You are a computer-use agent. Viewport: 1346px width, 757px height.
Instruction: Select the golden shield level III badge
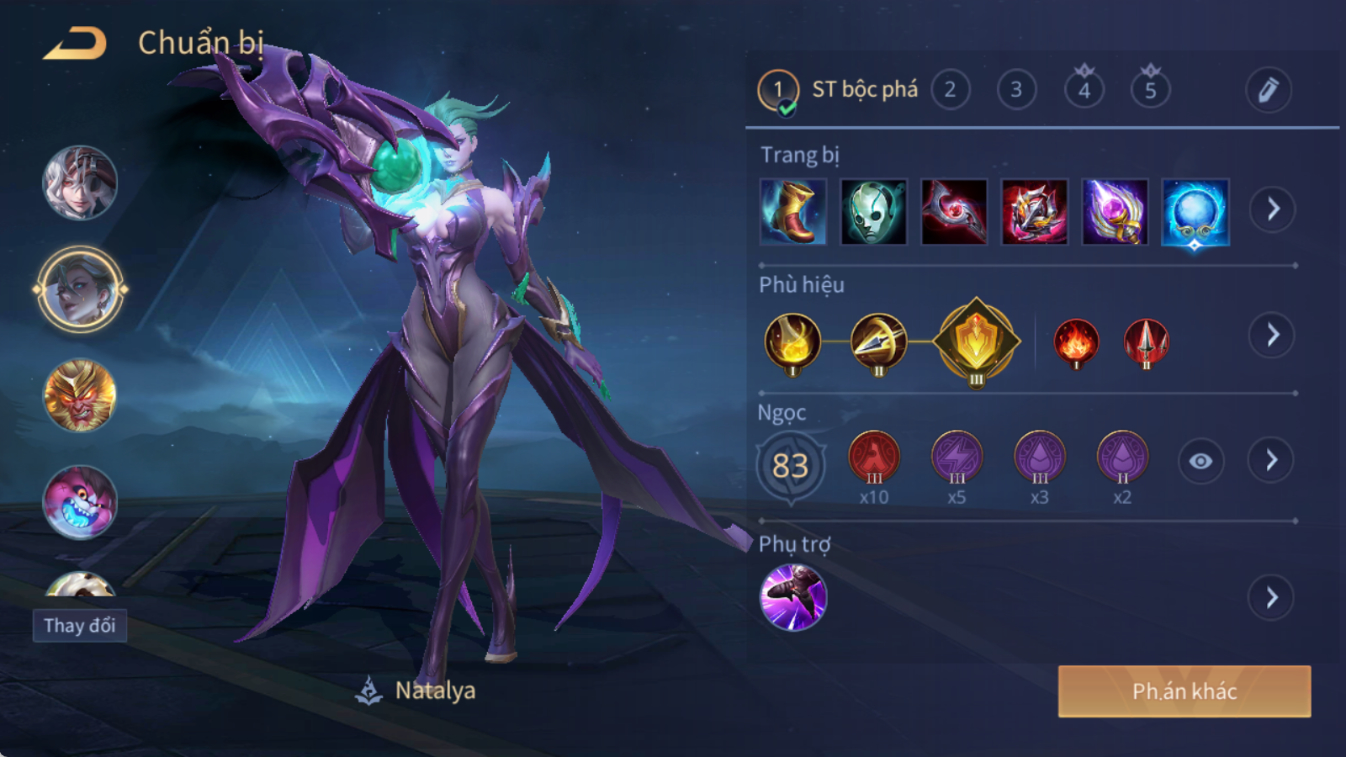point(976,342)
